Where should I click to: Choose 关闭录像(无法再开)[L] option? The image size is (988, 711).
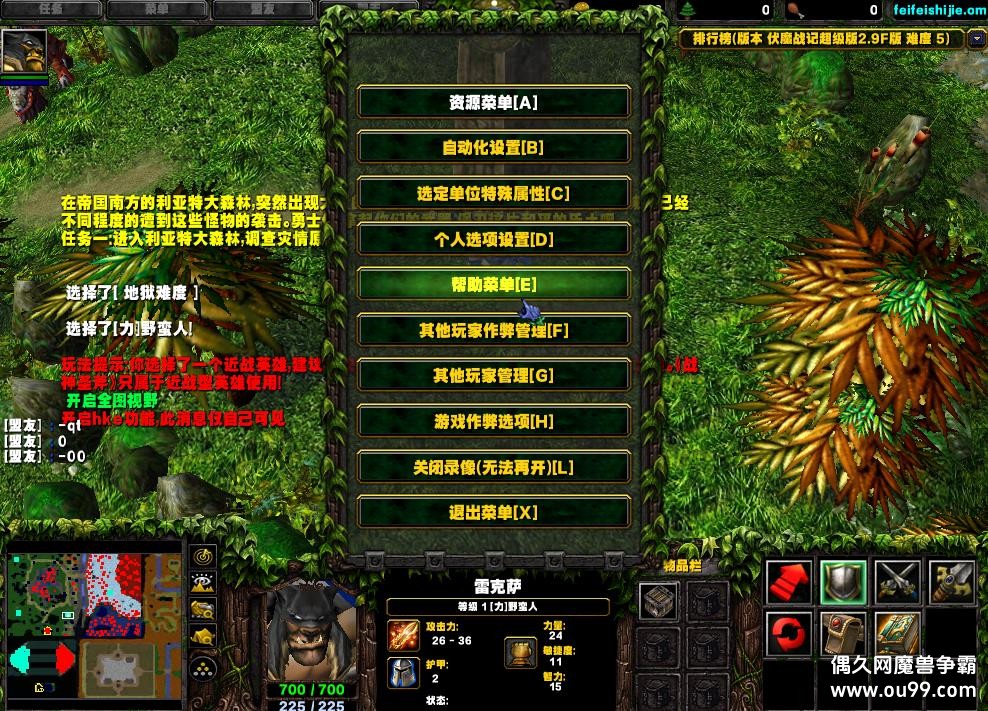(x=493, y=467)
